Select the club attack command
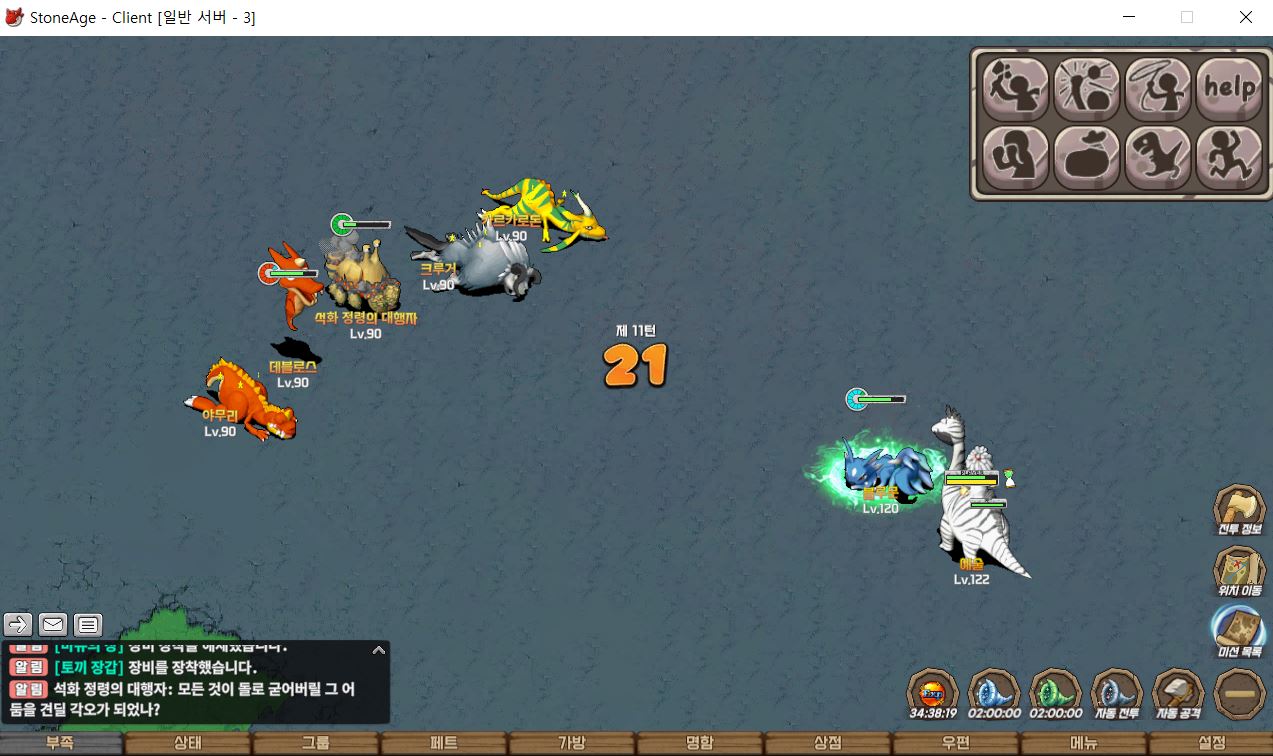Image resolution: width=1273 pixels, height=756 pixels. [1016, 89]
